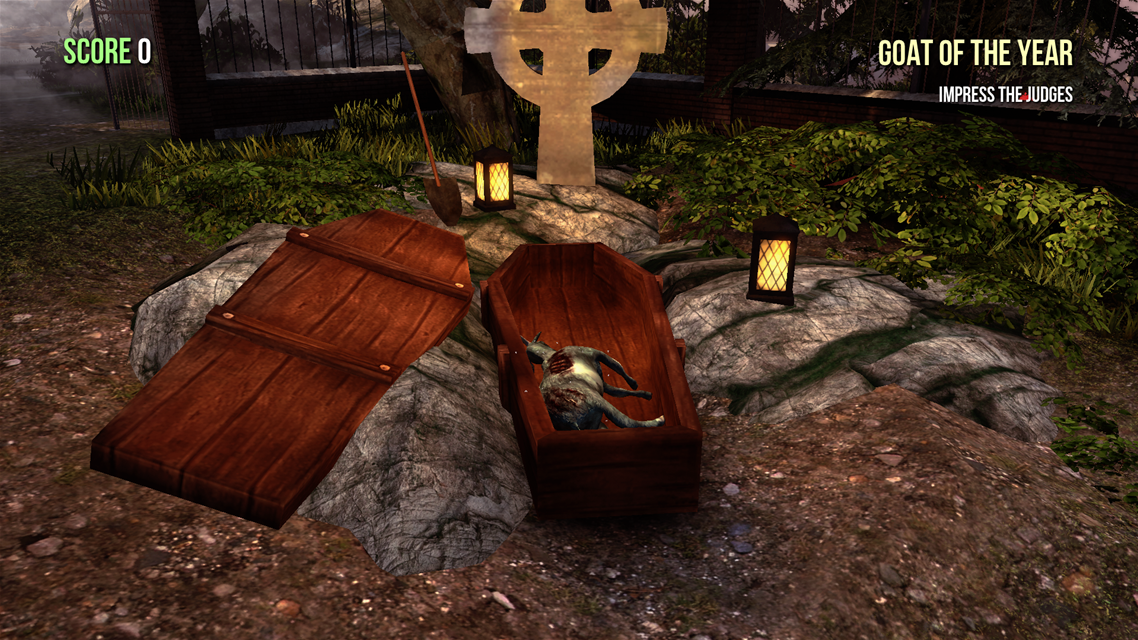The image size is (1138, 640).
Task: Select the Goat of the Year objective tracker
Action: tap(975, 54)
